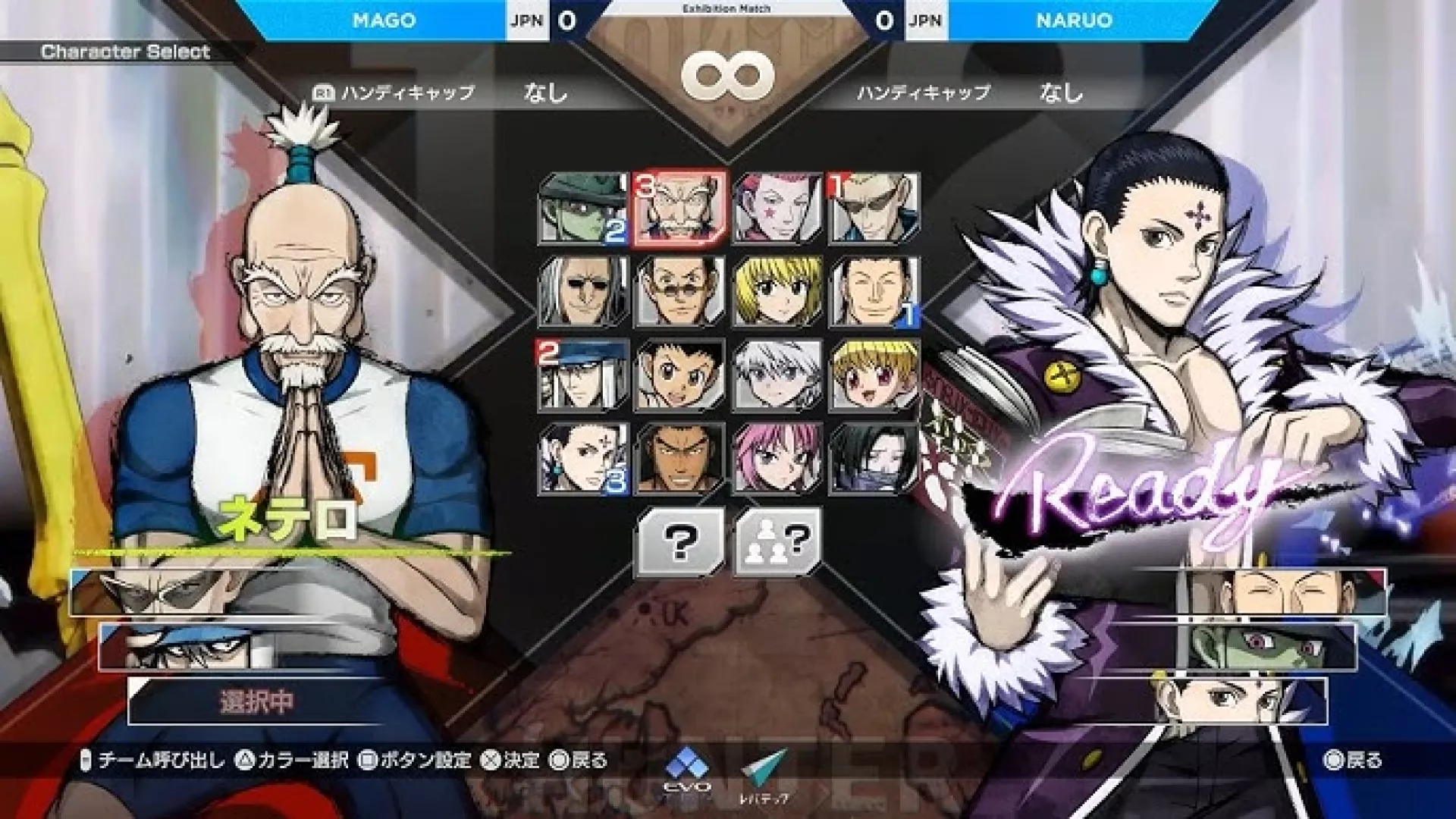Select masked Feitan's portrait
Viewport: 1456px width, 819px height.
[874, 459]
